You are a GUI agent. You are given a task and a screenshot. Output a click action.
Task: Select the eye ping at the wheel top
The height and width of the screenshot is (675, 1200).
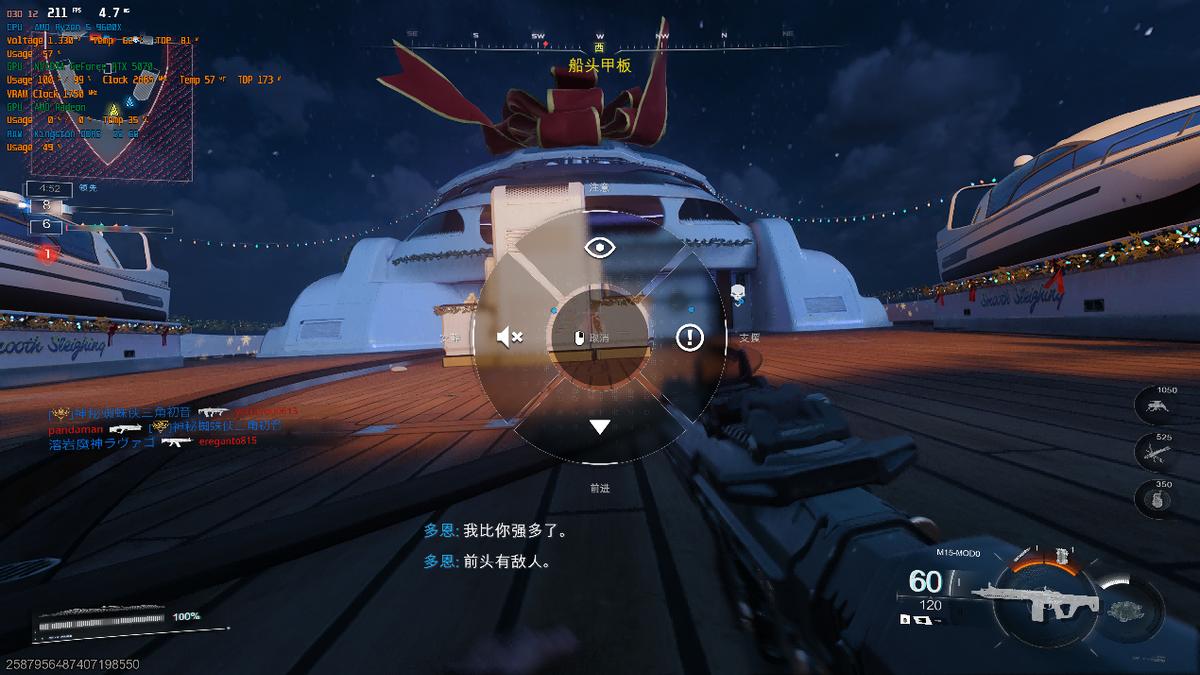click(600, 247)
